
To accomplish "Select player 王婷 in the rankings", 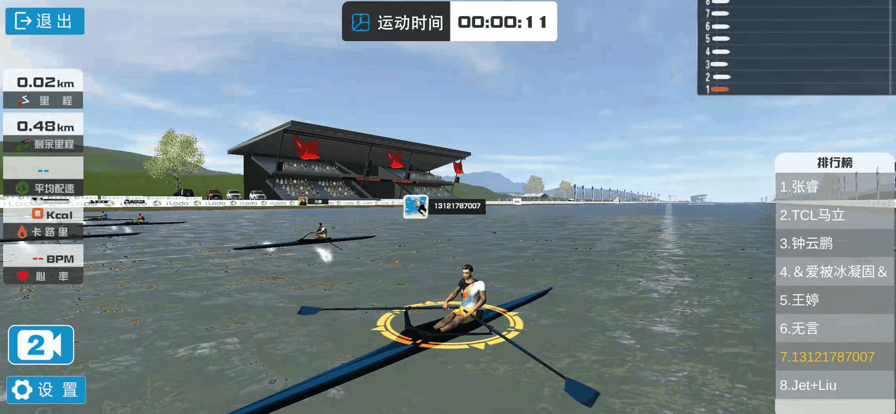I will point(834,299).
